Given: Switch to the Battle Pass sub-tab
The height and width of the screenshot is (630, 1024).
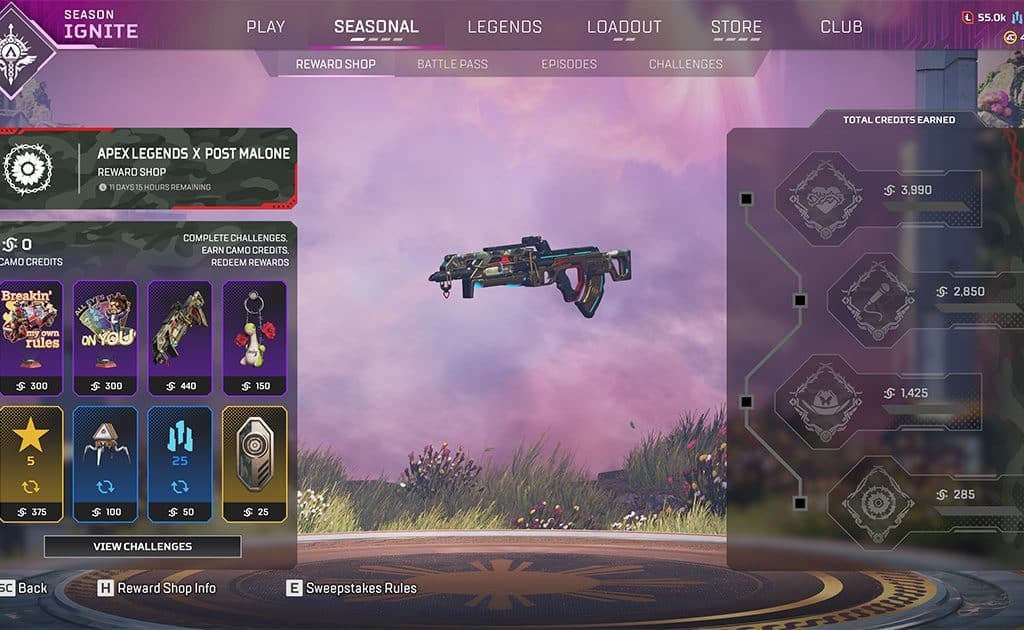Looking at the screenshot, I should [452, 64].
